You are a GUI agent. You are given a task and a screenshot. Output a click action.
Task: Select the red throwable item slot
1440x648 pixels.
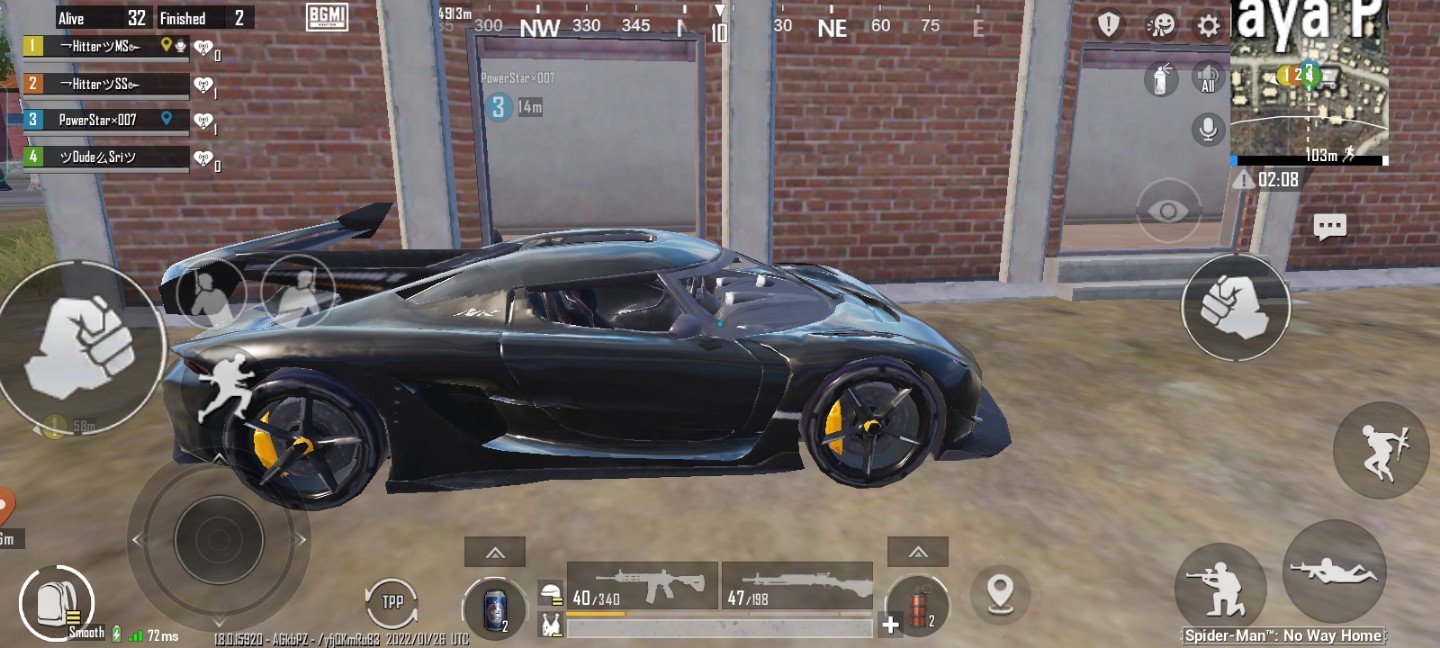(x=916, y=608)
